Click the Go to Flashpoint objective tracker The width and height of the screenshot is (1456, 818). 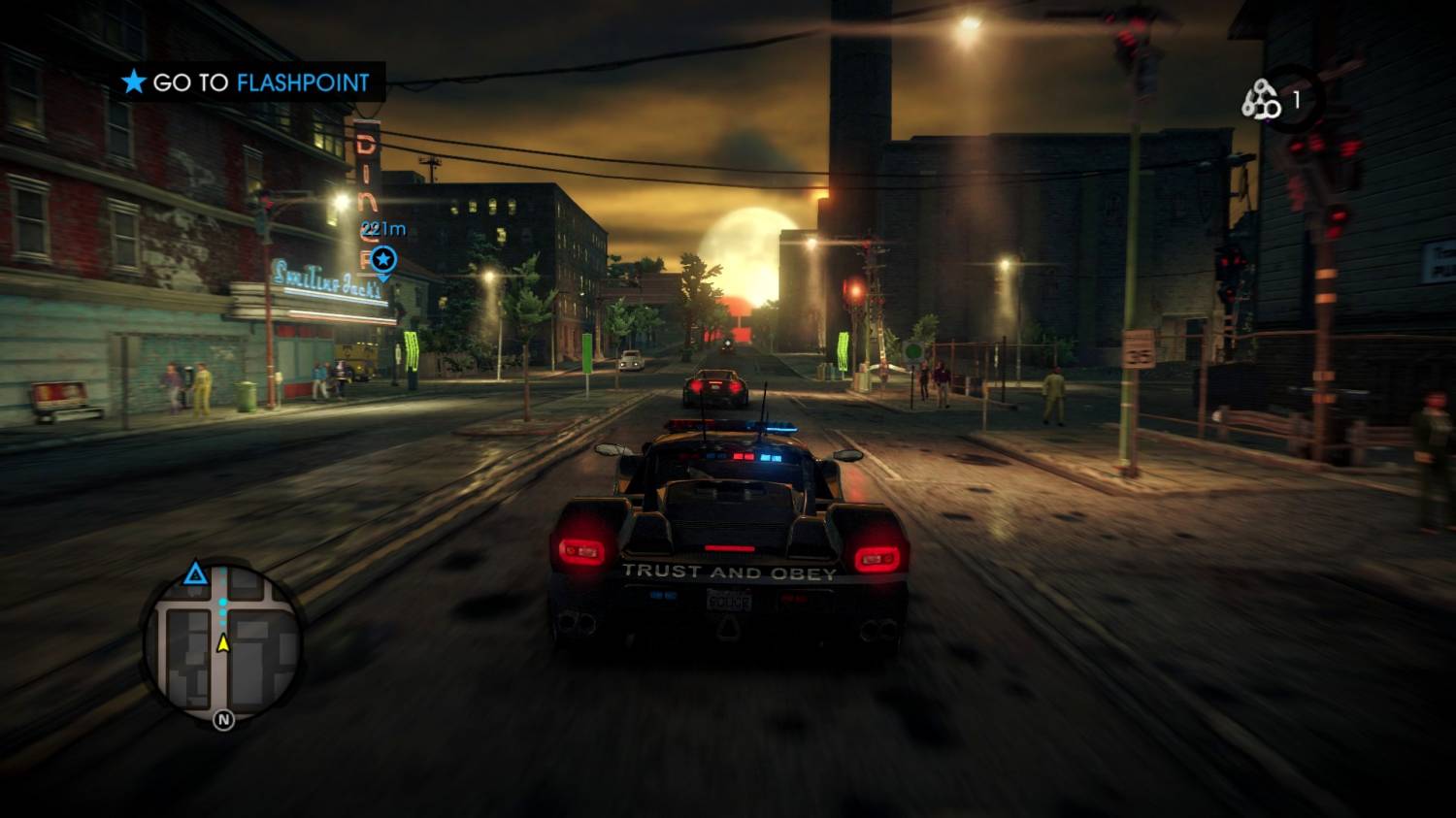(x=247, y=82)
